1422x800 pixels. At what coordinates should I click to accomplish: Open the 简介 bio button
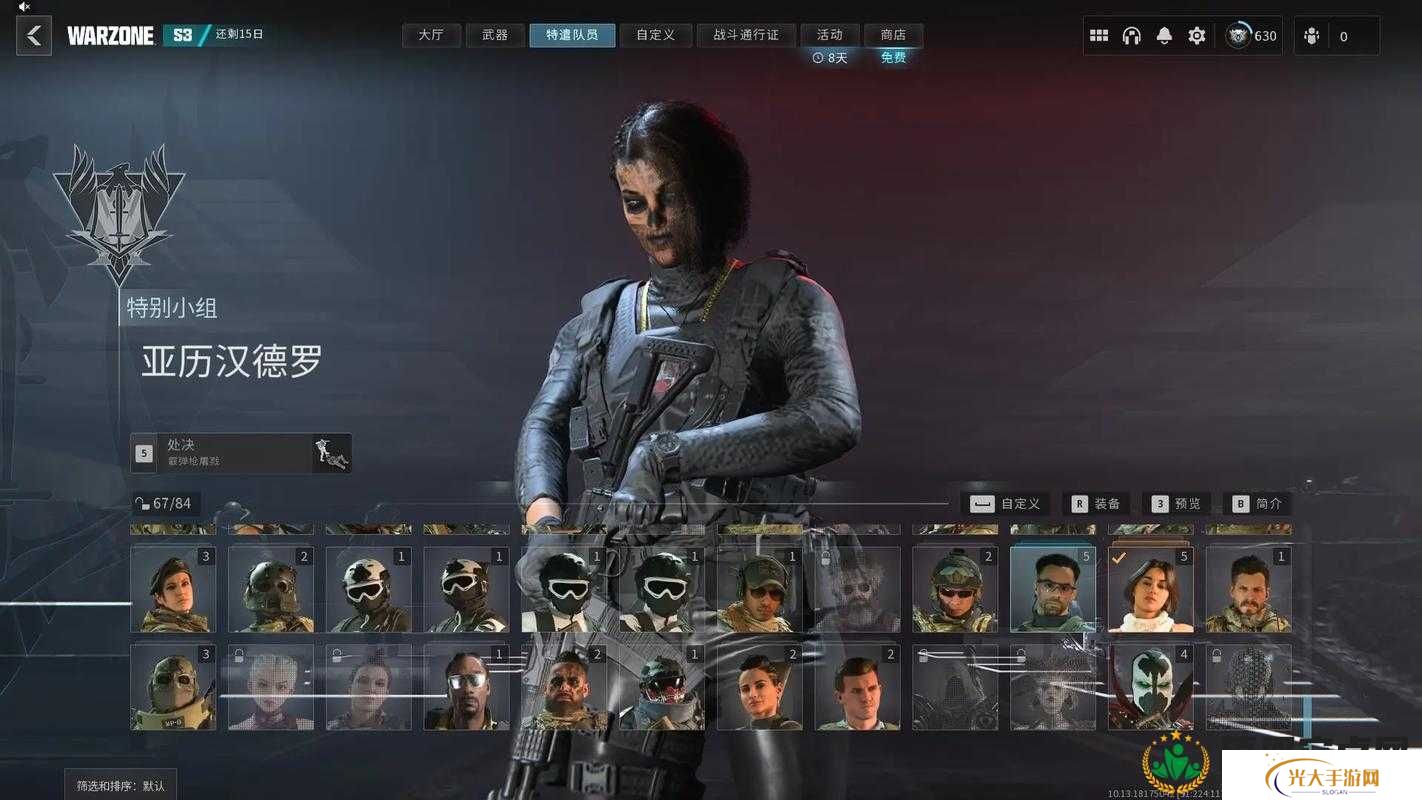[1257, 504]
